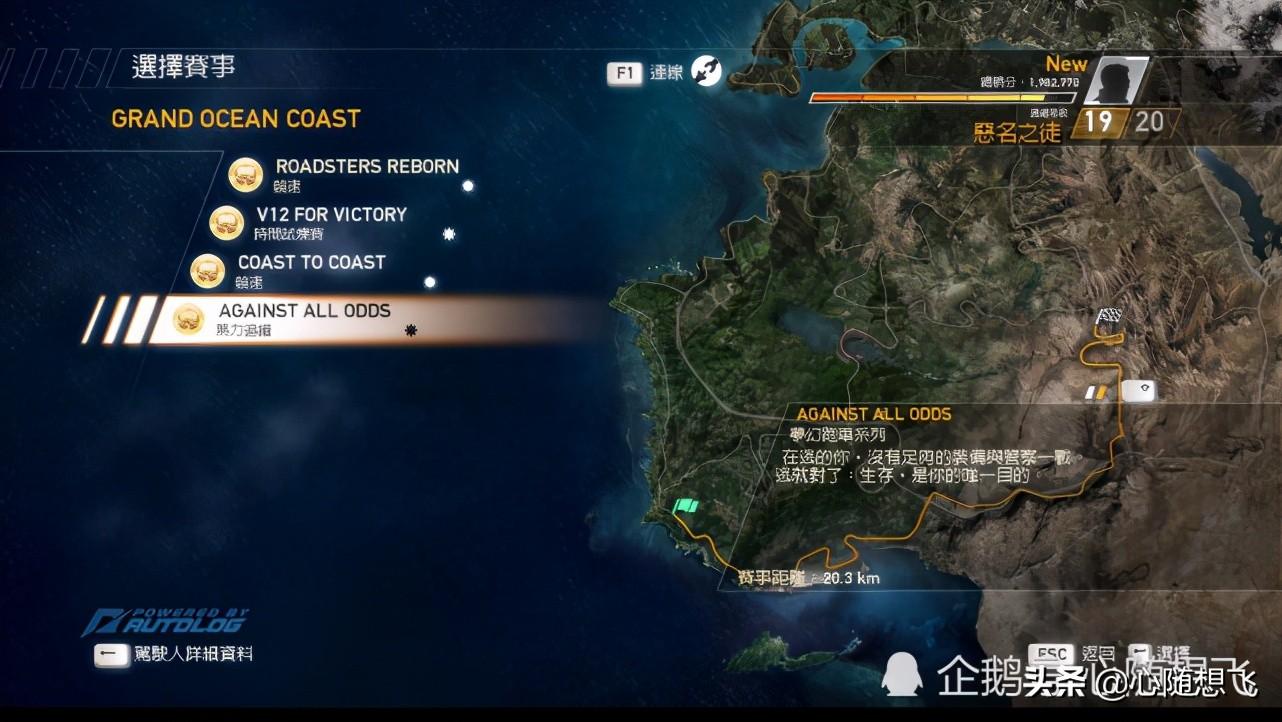The image size is (1282, 722).
Task: Click the green start flag map marker
Action: (x=686, y=506)
